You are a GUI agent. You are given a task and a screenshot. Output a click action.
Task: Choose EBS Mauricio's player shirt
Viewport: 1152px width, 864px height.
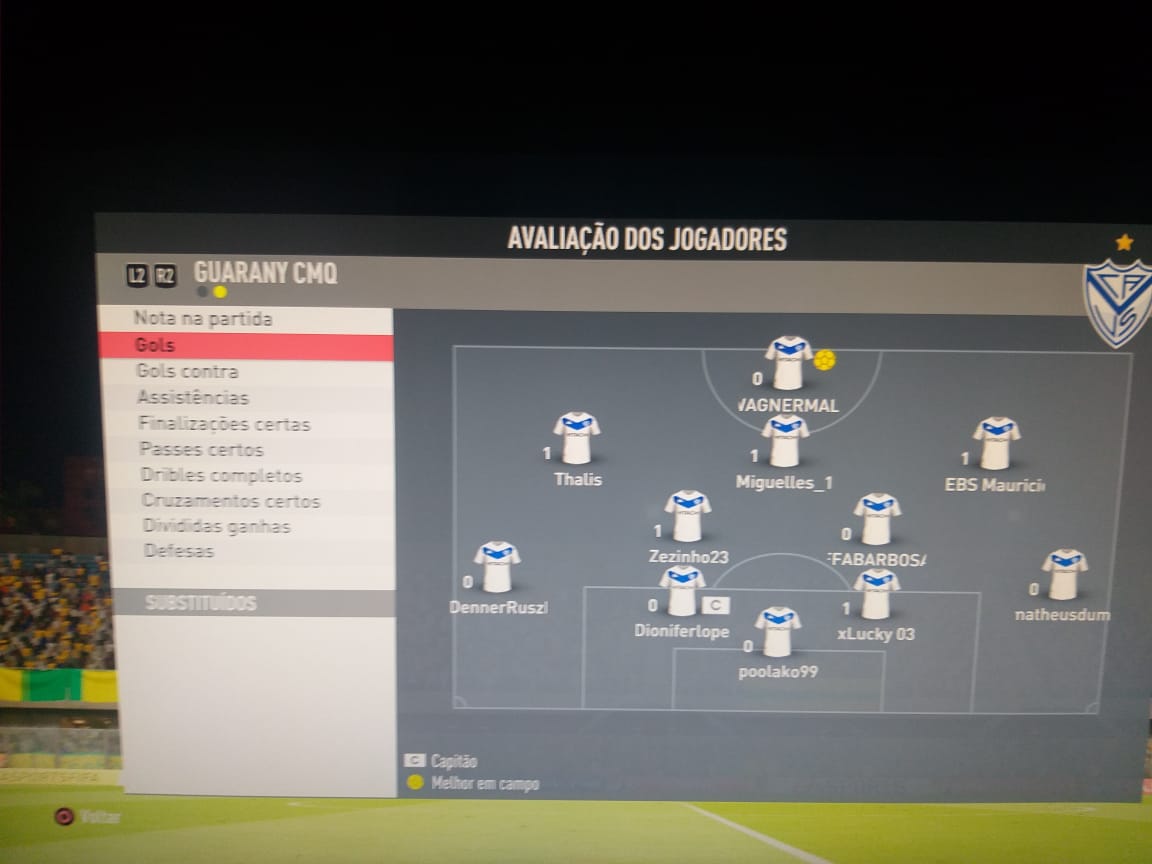(x=996, y=443)
